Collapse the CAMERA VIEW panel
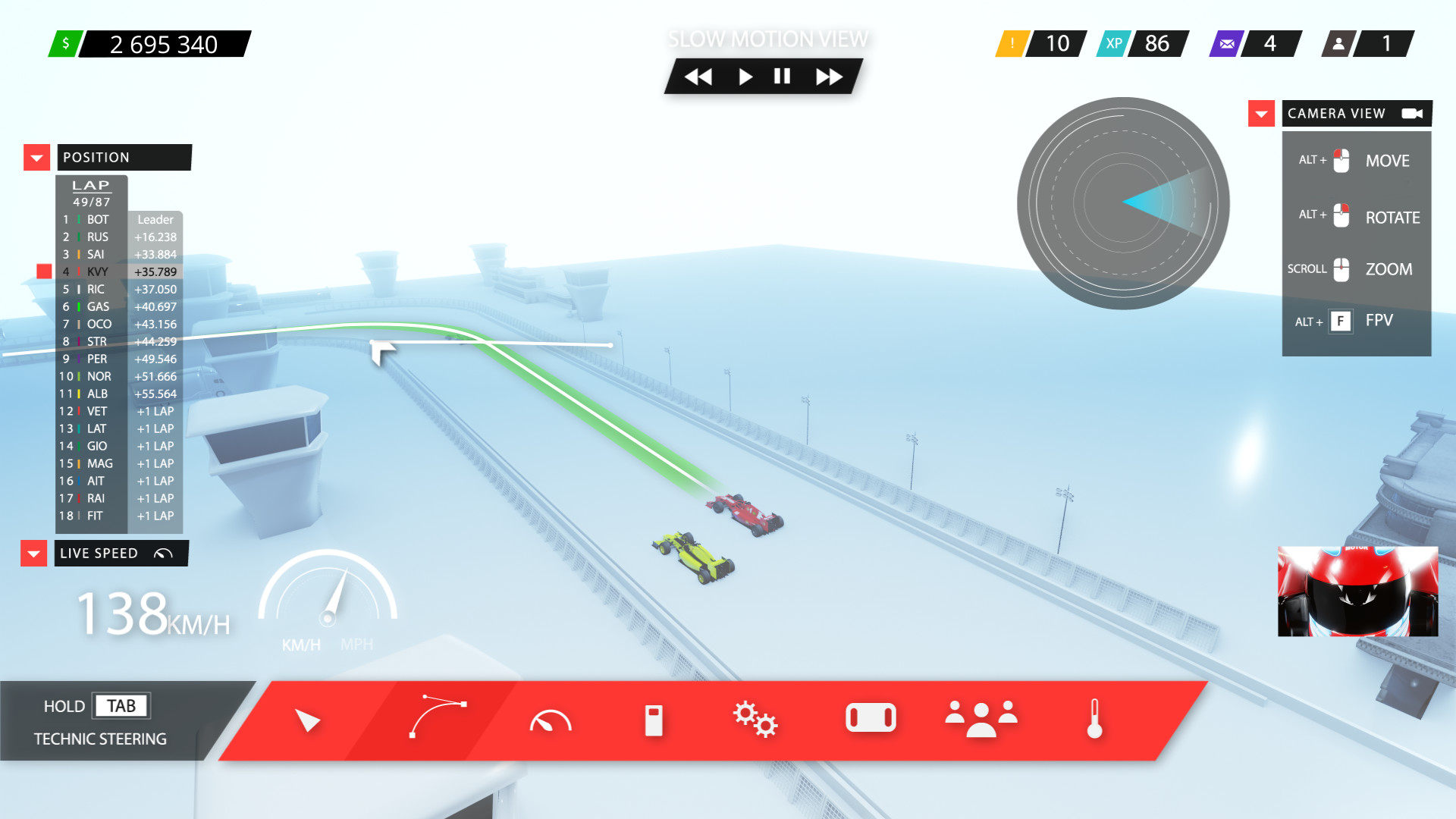 [1261, 113]
